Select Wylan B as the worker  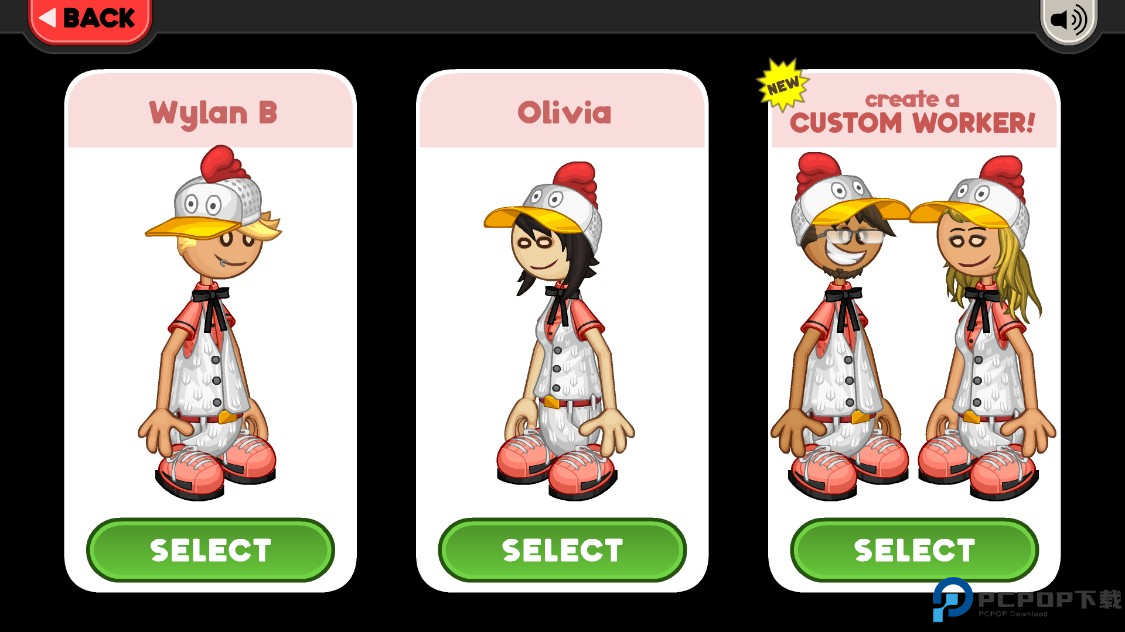(210, 550)
